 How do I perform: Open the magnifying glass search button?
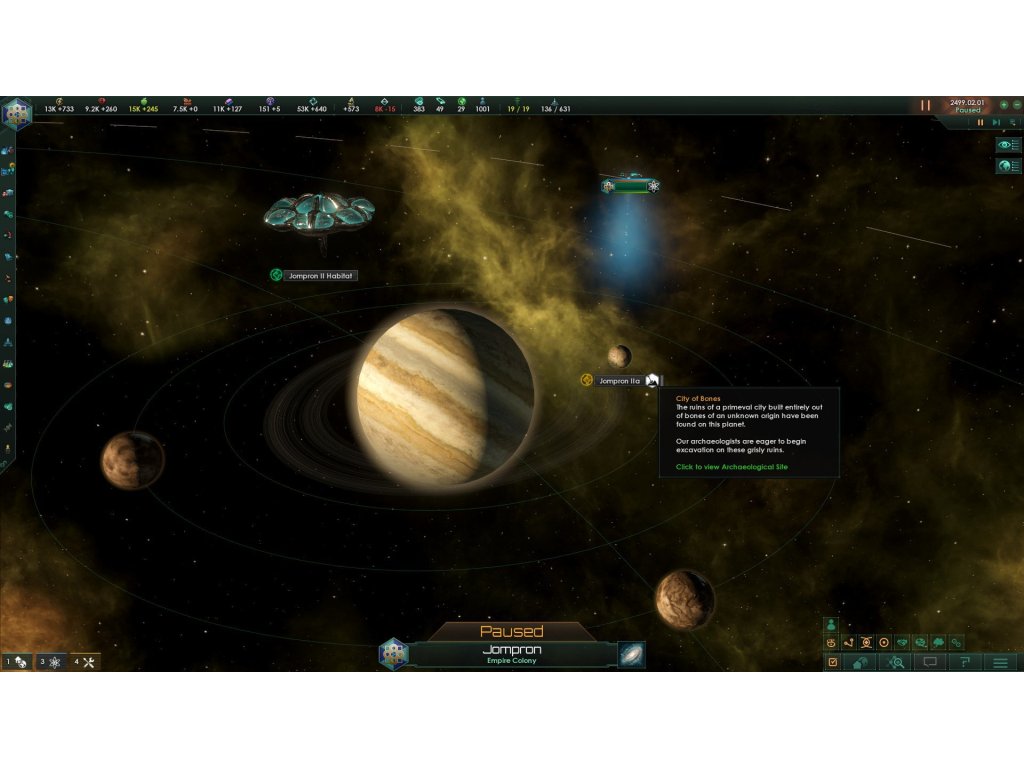[893, 662]
